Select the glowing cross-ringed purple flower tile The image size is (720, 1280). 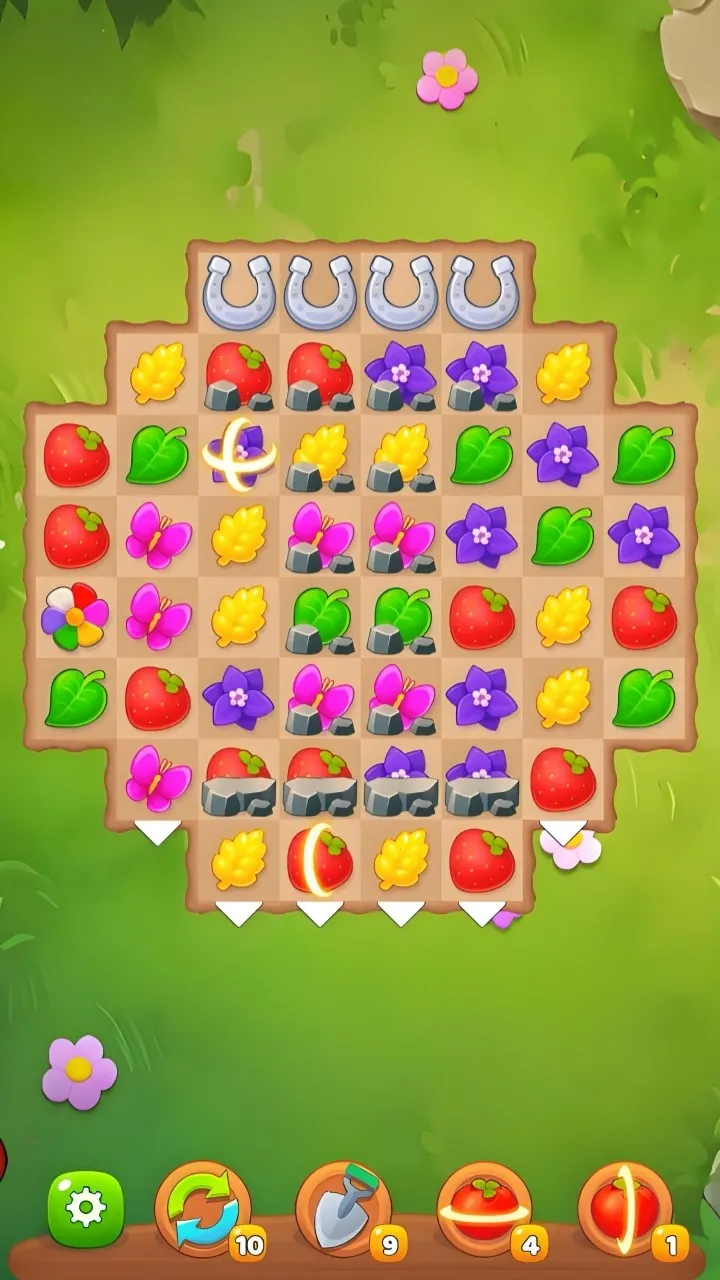[x=238, y=454]
